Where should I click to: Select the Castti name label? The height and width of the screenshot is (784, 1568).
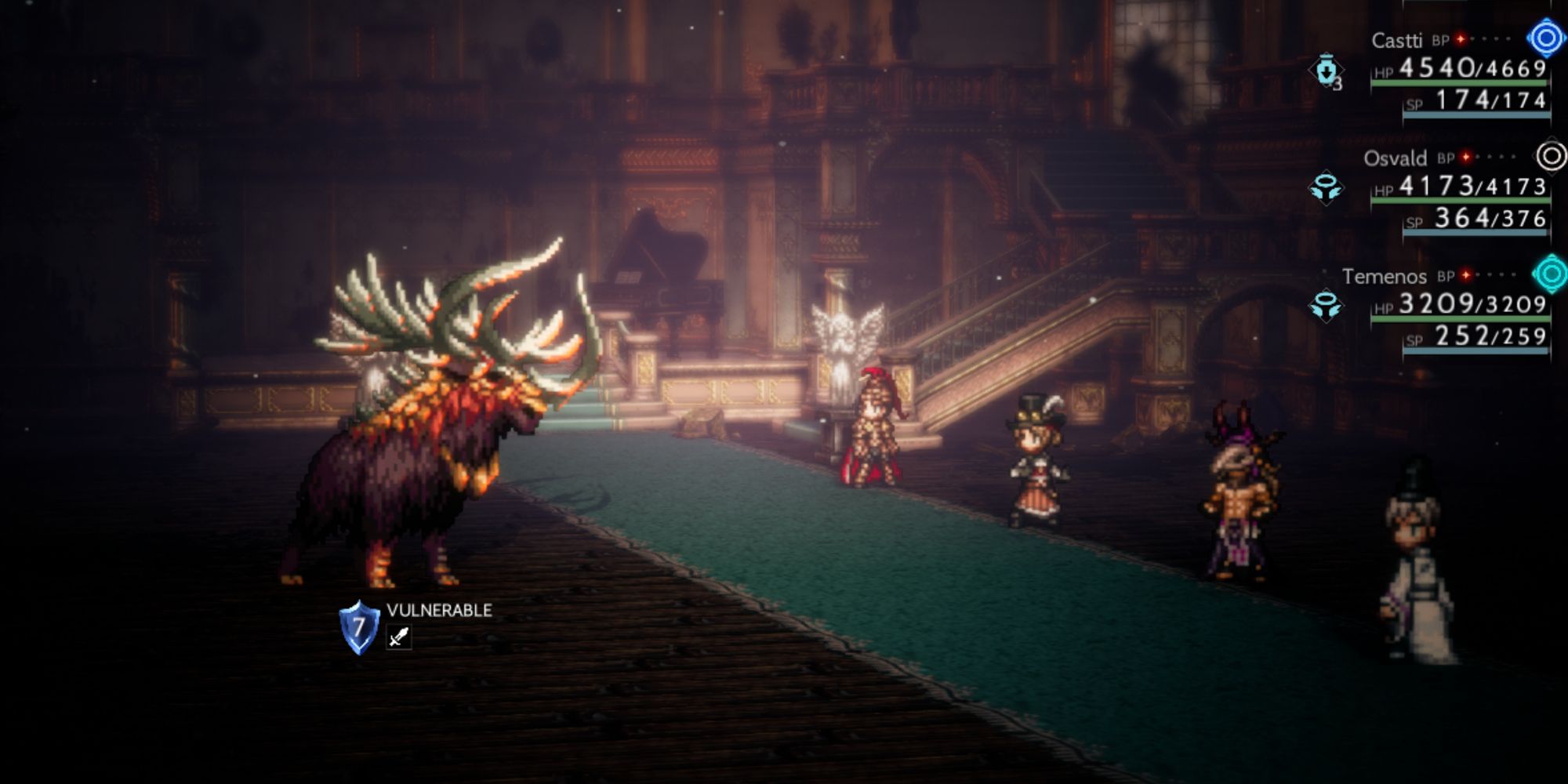point(1398,39)
